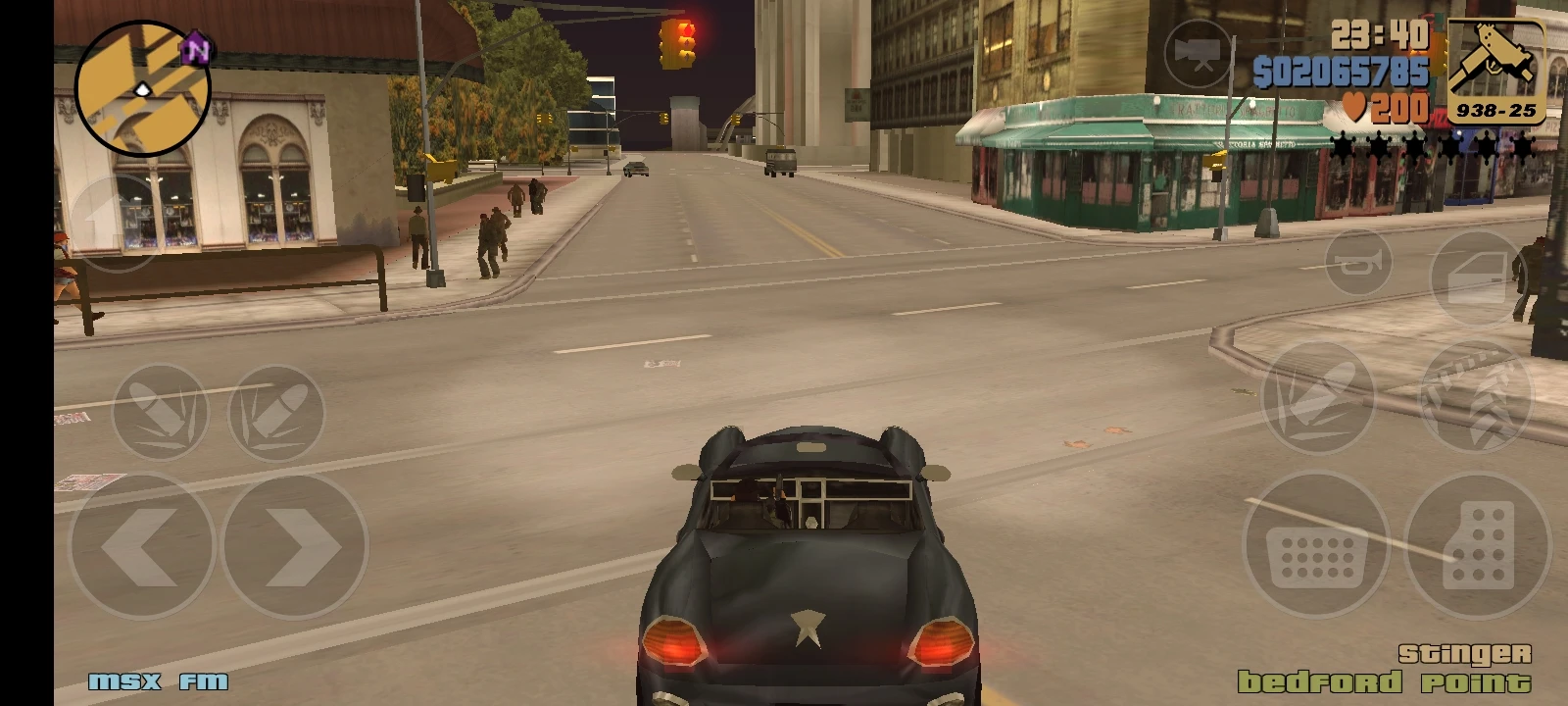This screenshot has height=706, width=1568.
Task: Tap the left drive-by bullet icon
Action: pos(162,410)
